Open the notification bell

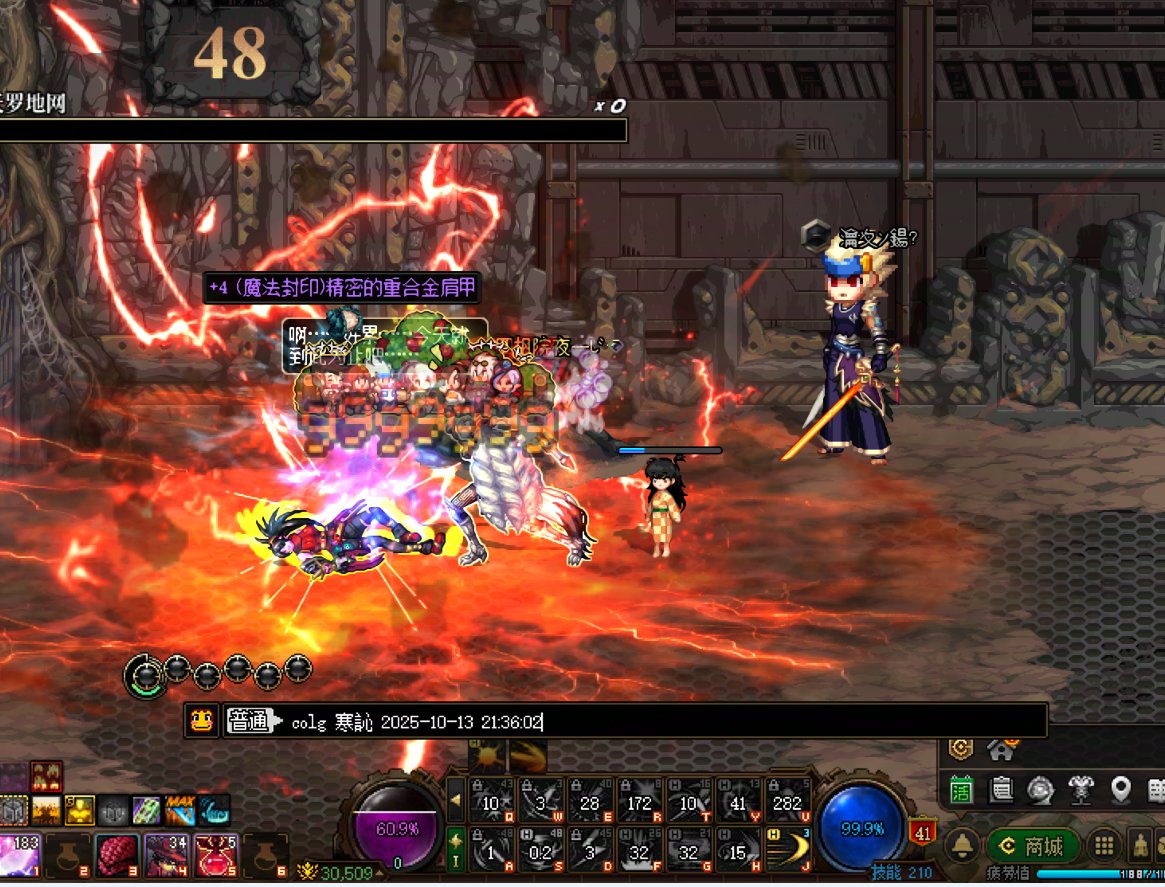[x=962, y=846]
